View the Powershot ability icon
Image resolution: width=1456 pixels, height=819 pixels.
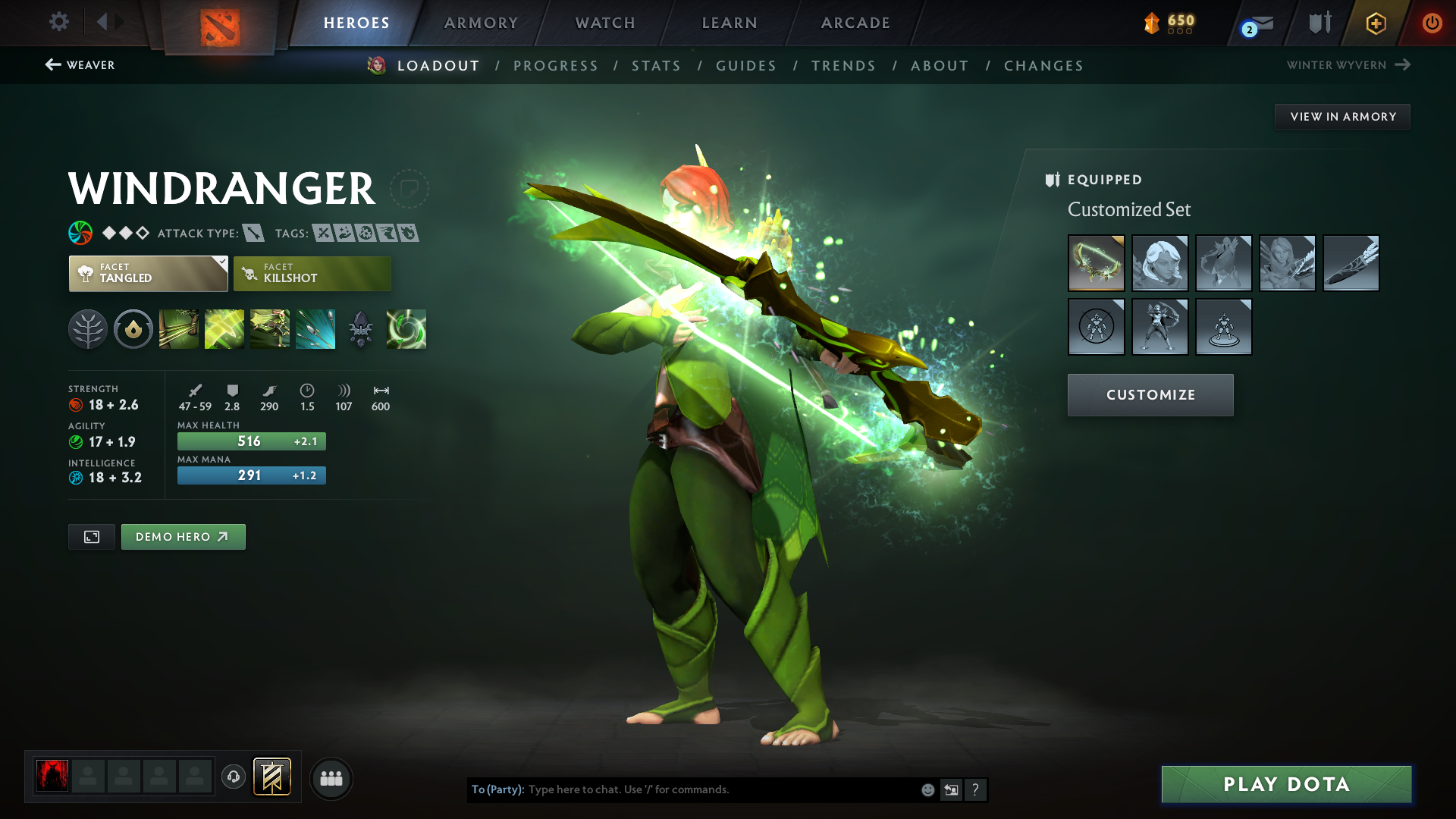tap(224, 328)
